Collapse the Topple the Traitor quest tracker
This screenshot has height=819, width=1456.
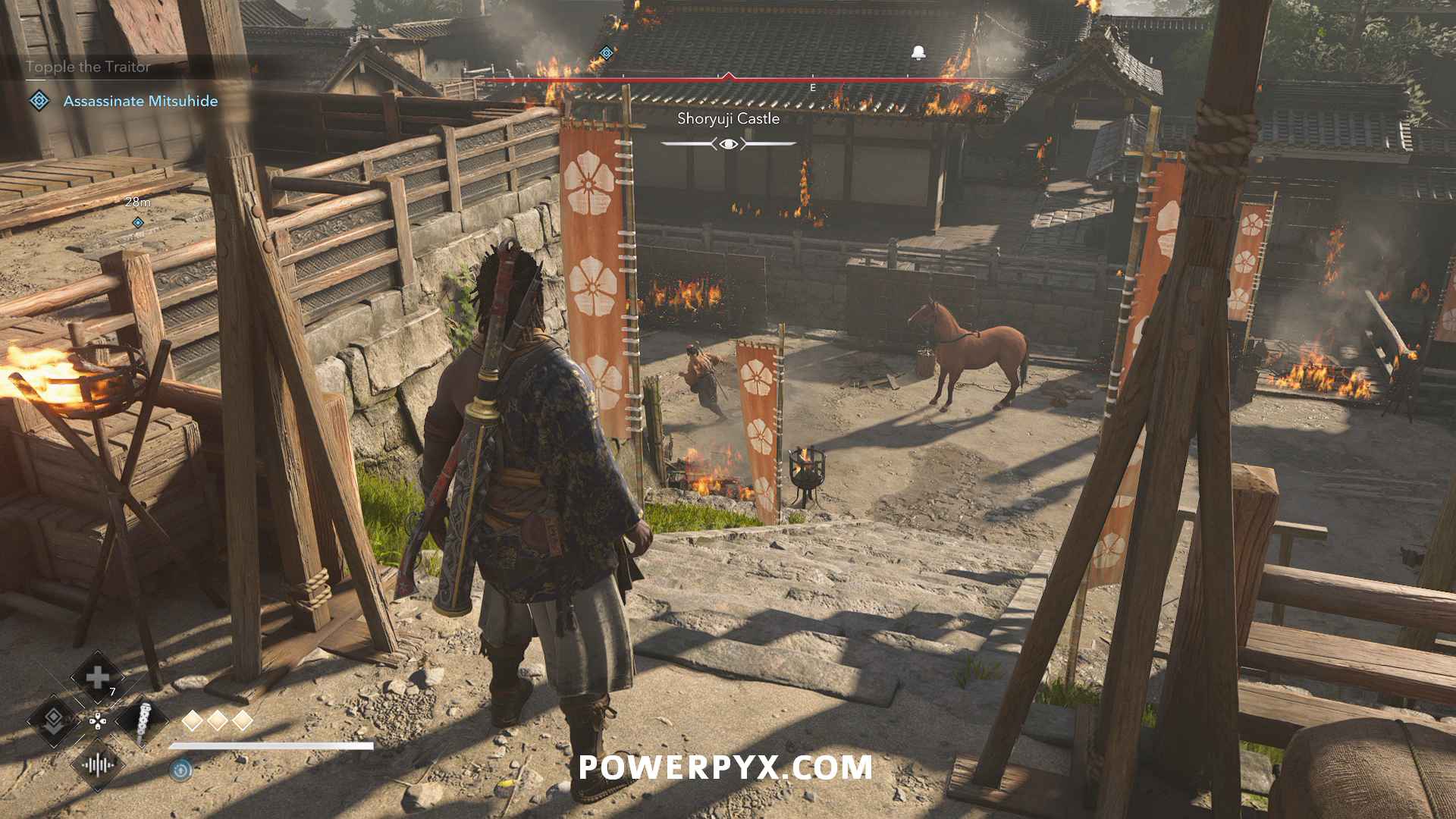pos(89,67)
